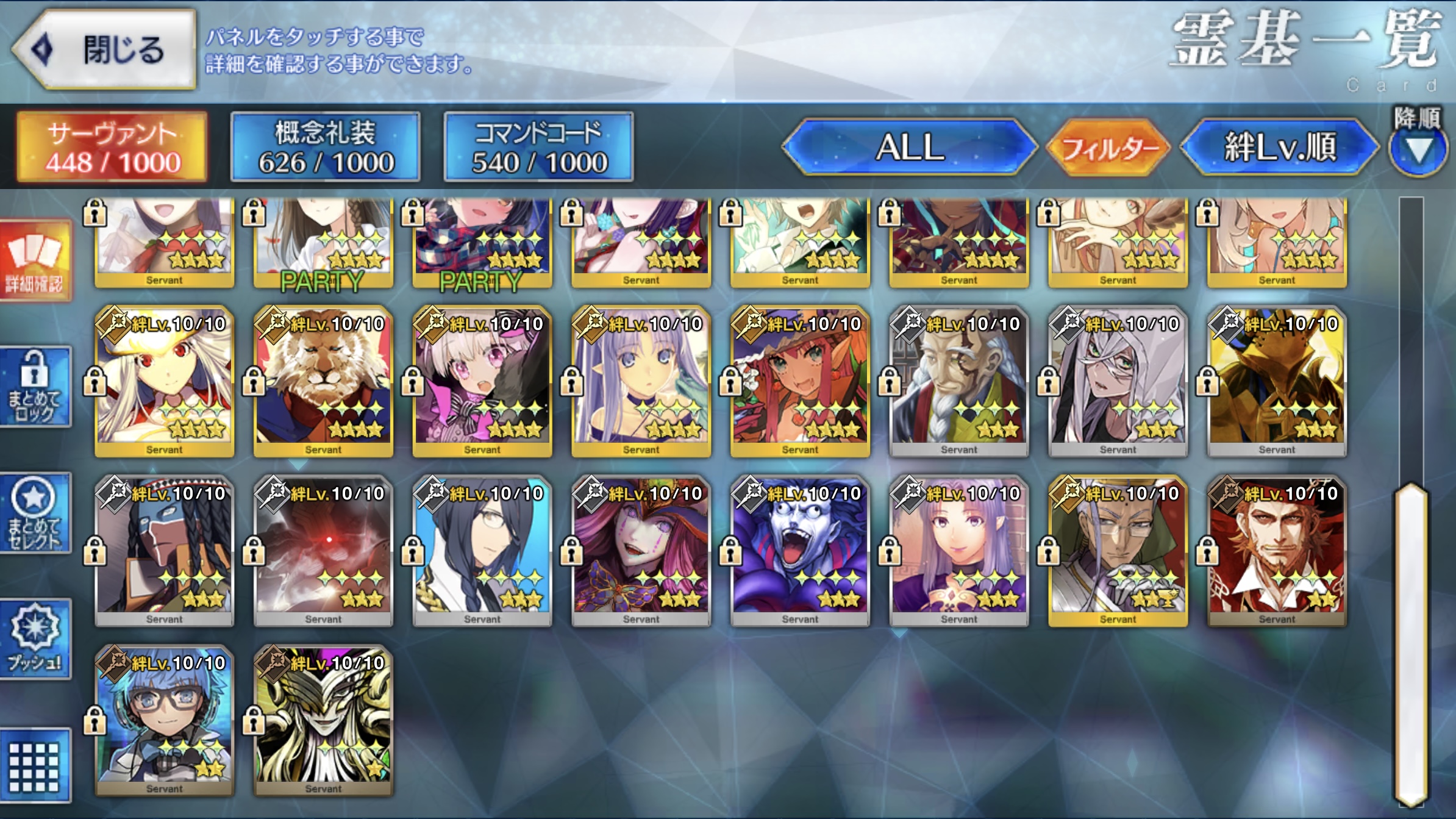Change the 絆Lv.順 sort order

[1279, 148]
